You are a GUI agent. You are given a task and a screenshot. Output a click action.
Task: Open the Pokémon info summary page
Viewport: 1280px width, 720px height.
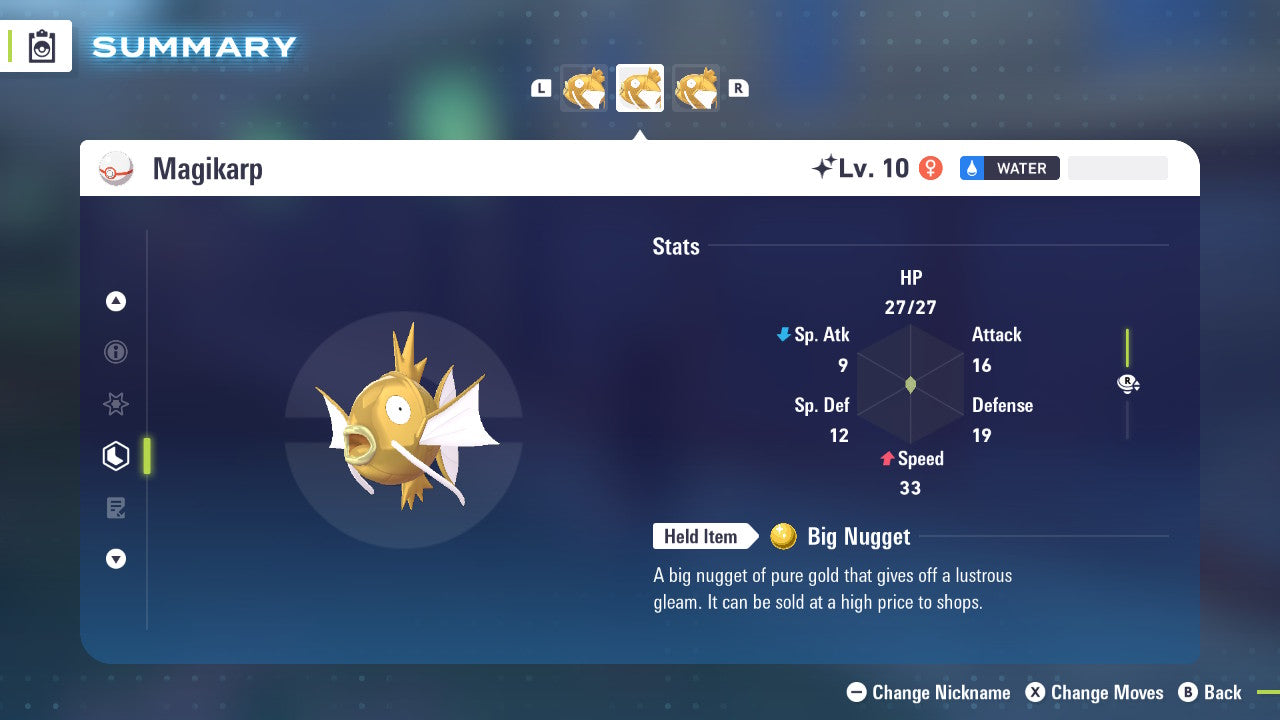coord(116,352)
